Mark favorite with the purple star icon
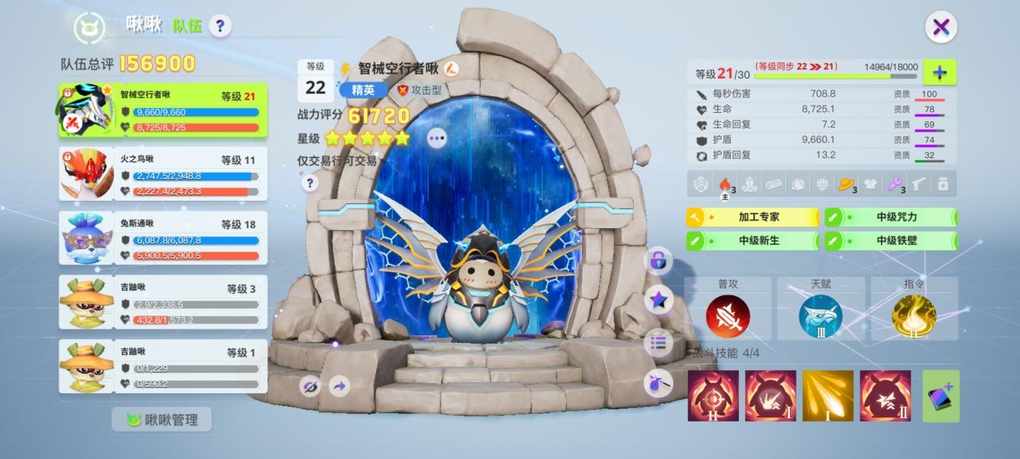The width and height of the screenshot is (1020, 459). point(658,299)
